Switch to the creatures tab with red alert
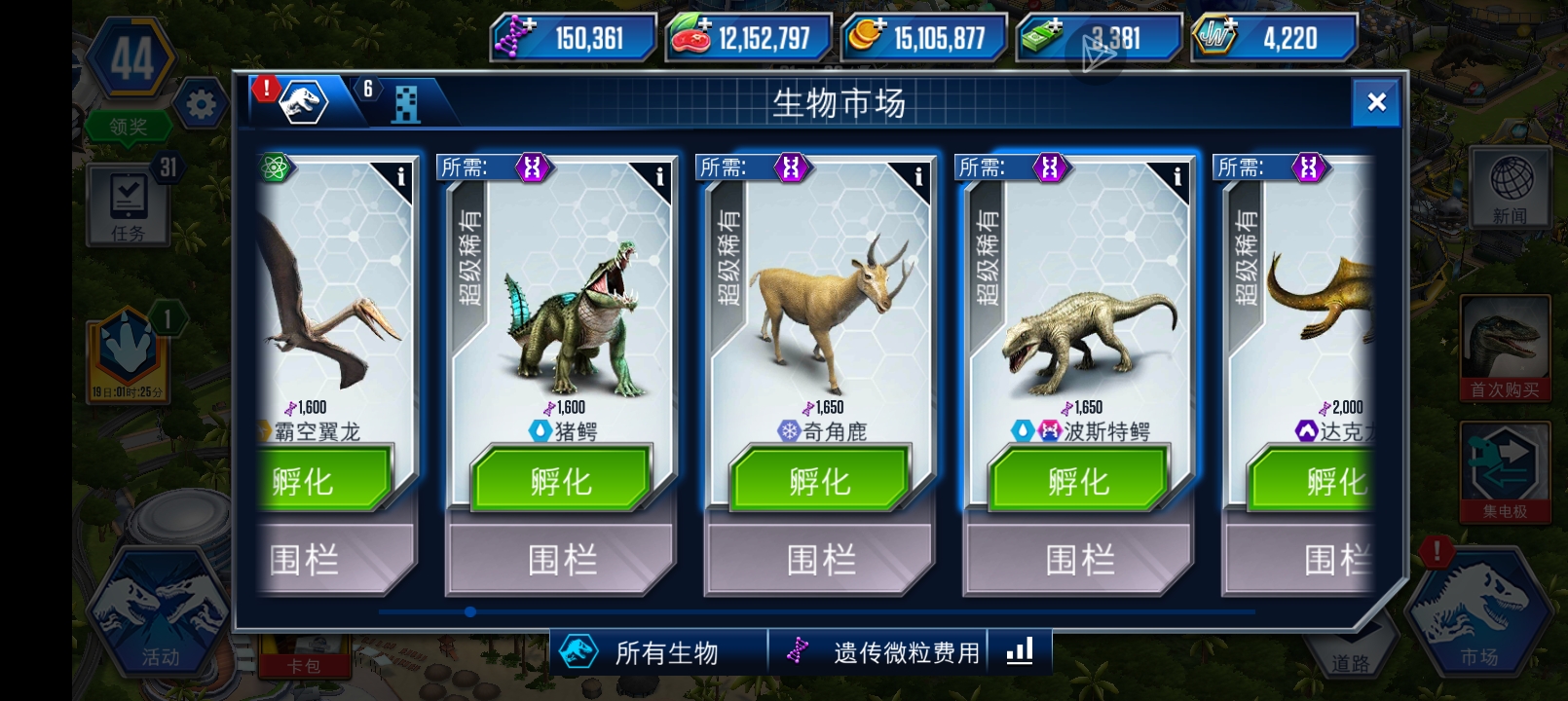This screenshot has width=1568, height=701. pyautogui.click(x=304, y=101)
